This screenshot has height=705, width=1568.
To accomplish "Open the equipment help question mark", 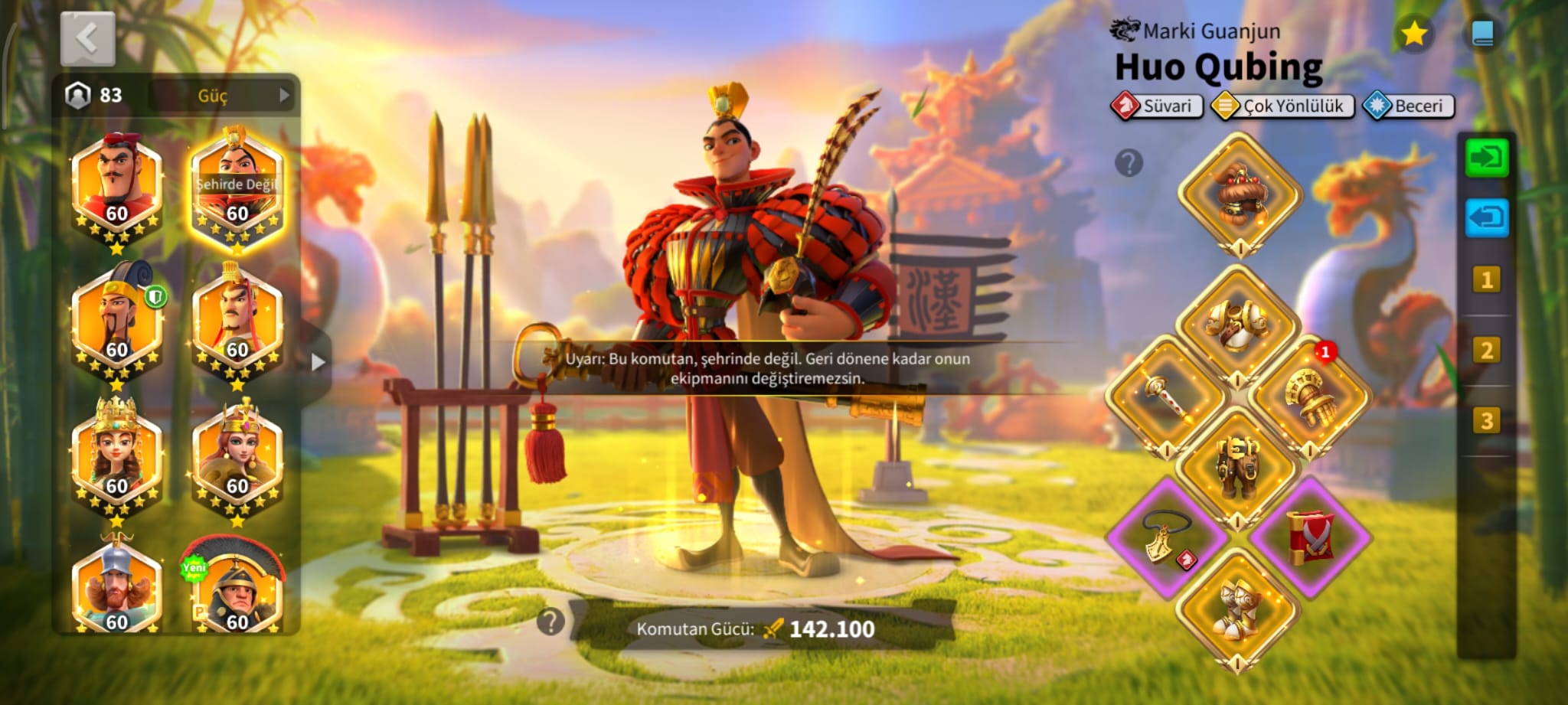I will (1129, 163).
